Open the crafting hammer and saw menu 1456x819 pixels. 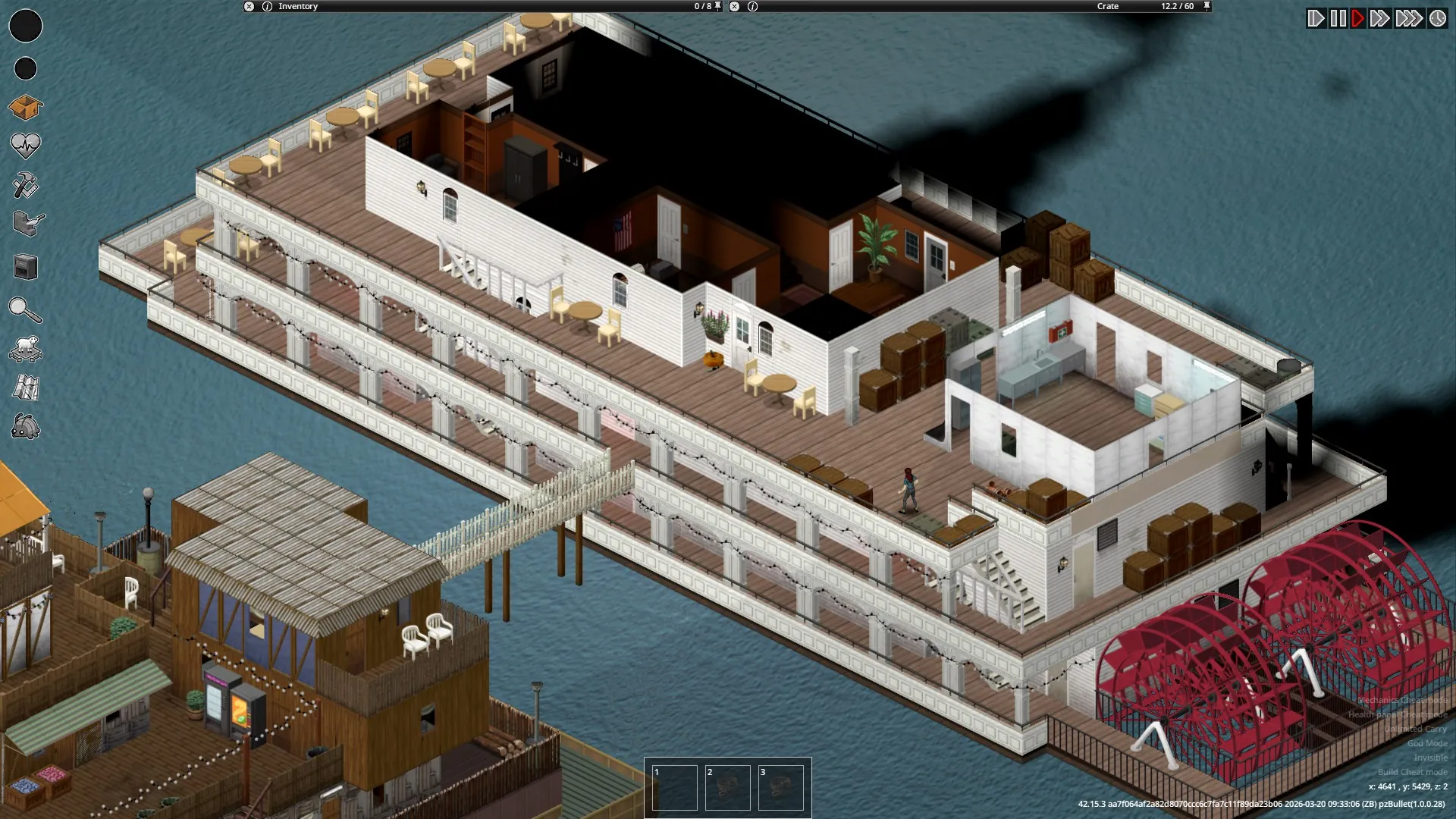tap(25, 185)
